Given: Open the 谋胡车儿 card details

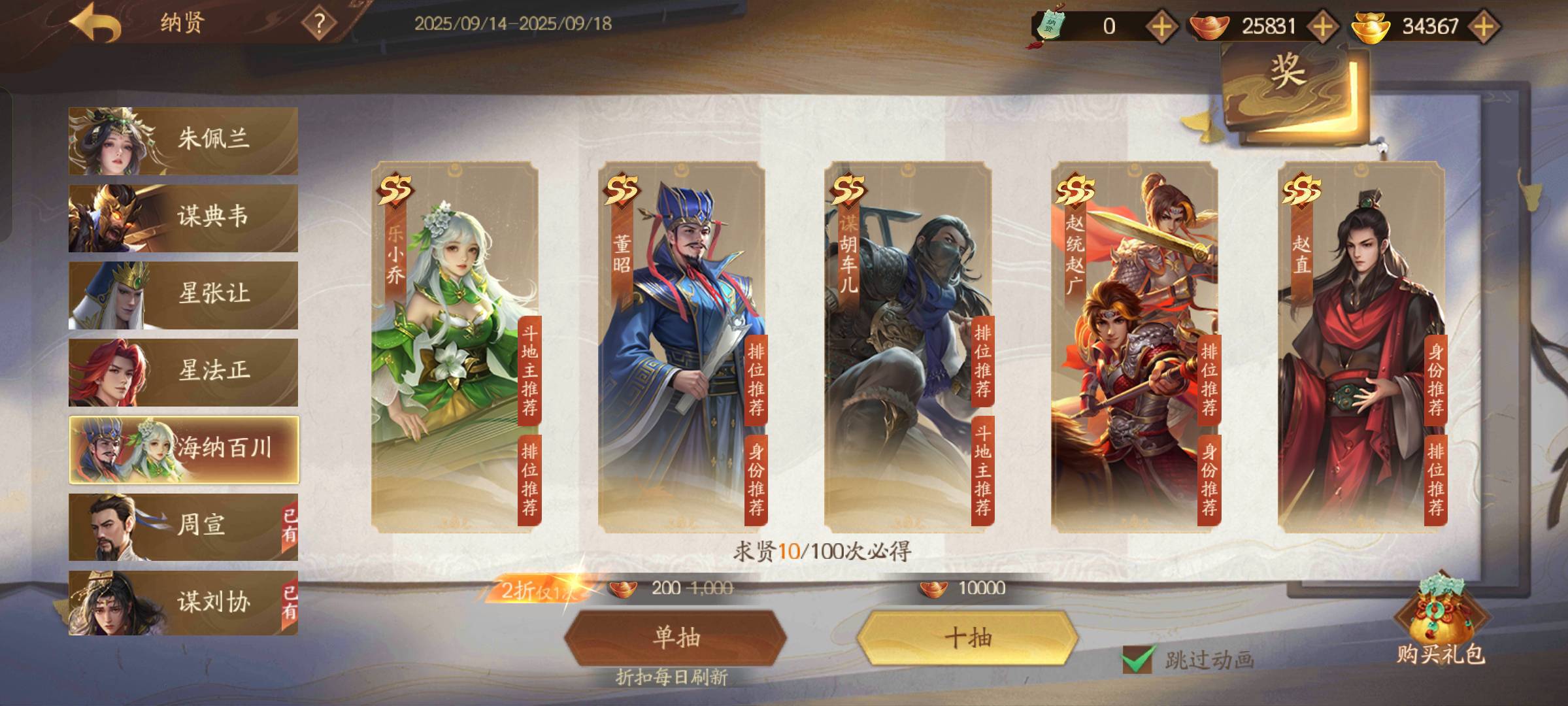Looking at the screenshot, I should click(907, 346).
